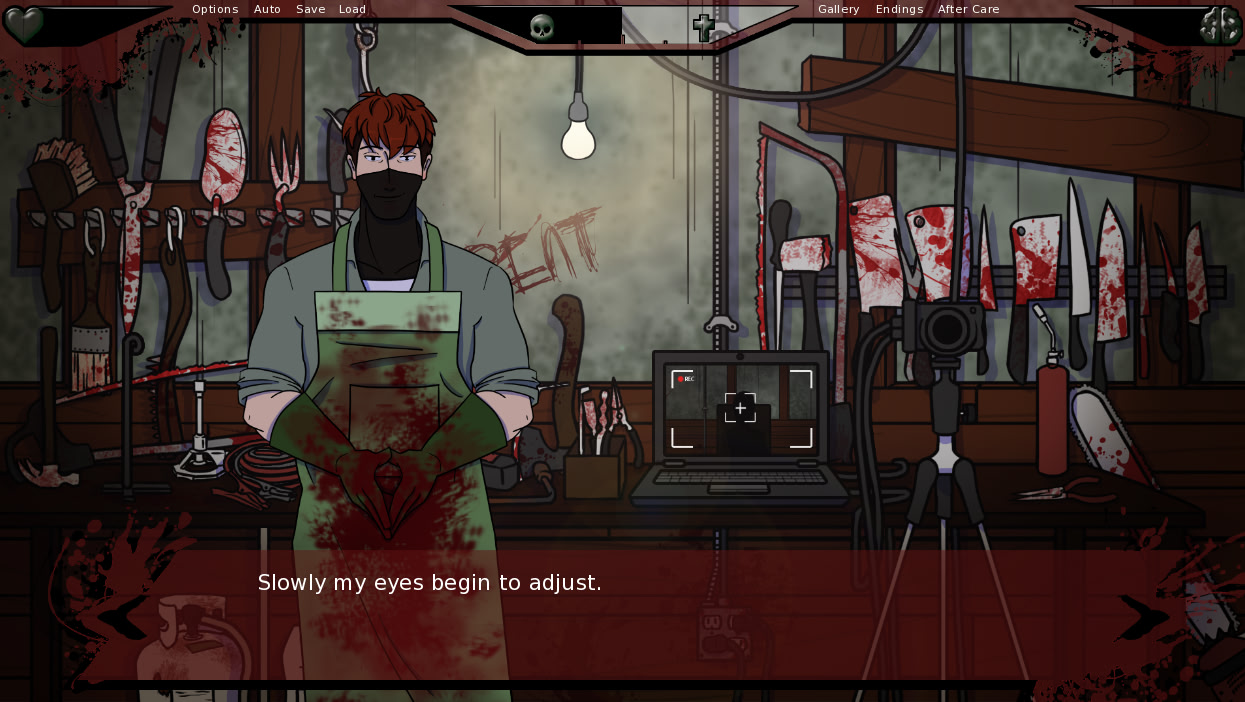The image size is (1245, 702).
Task: View the Endings list
Action: (x=899, y=9)
